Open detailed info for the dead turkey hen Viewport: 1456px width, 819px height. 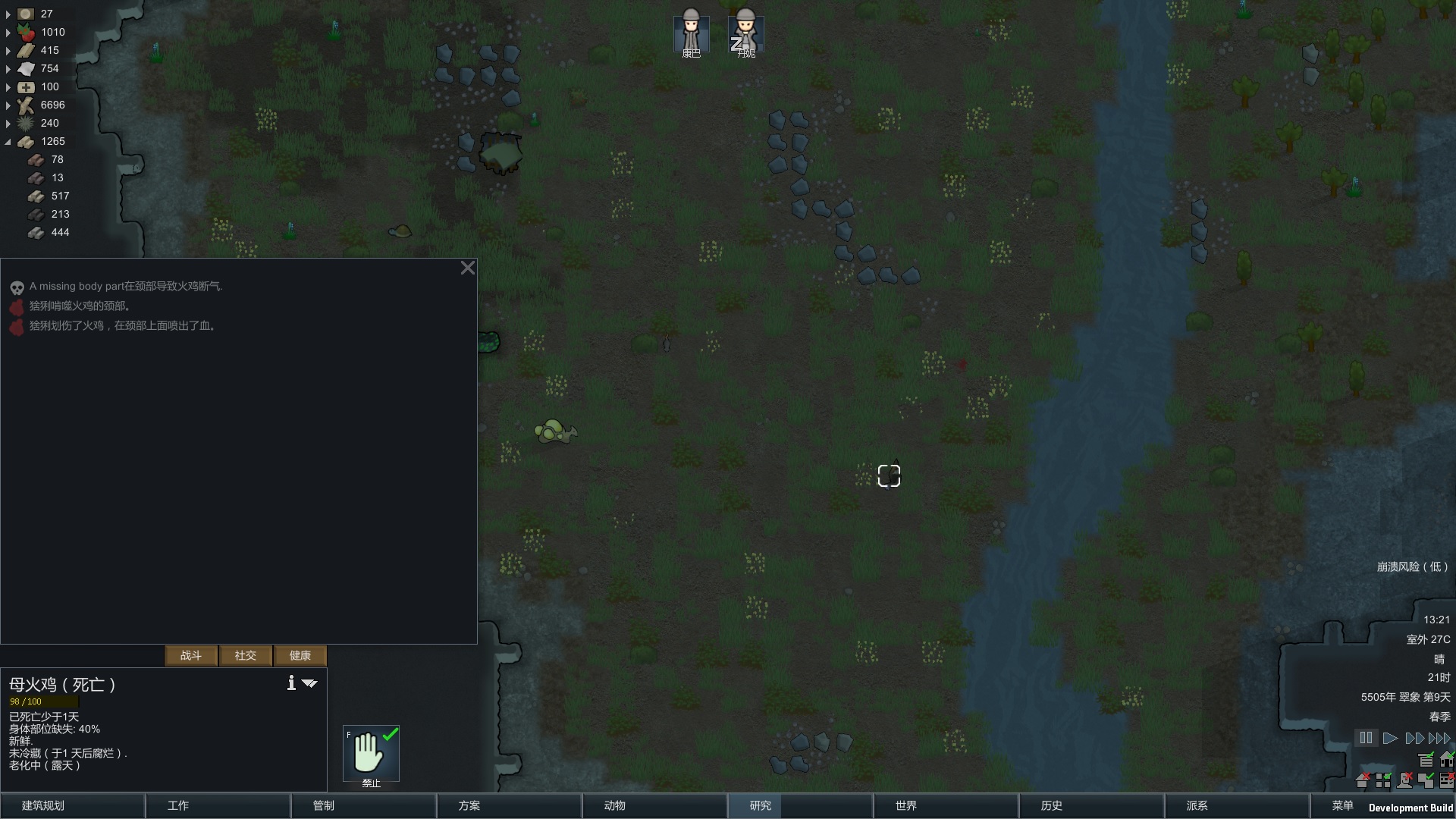(x=290, y=682)
